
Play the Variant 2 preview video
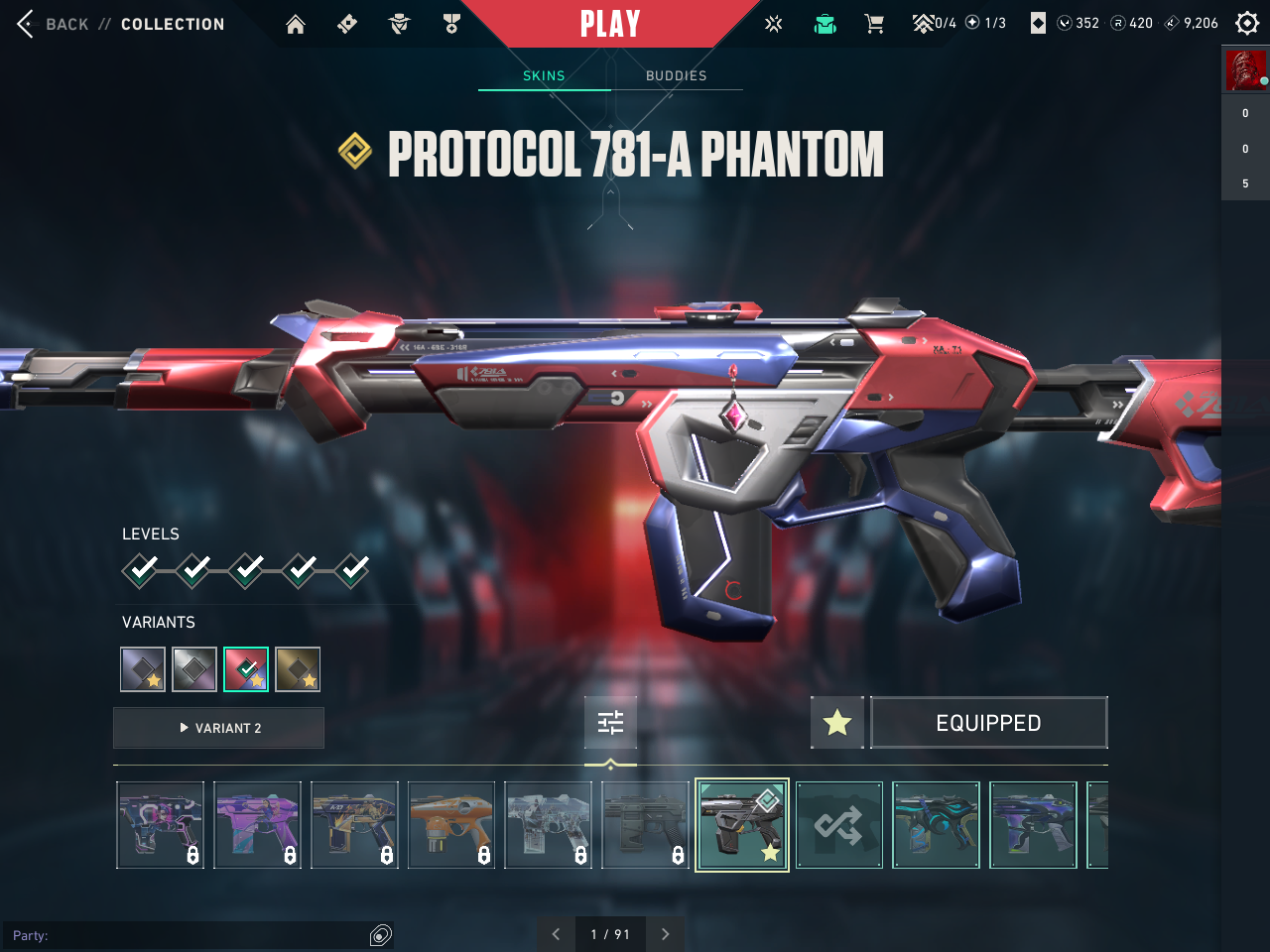pyautogui.click(x=219, y=728)
